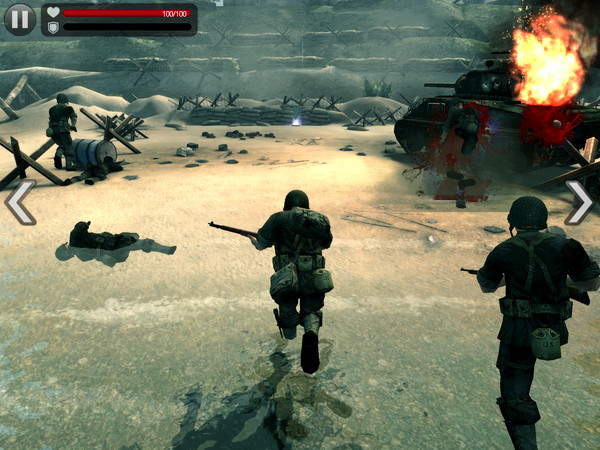Tap the left arrow to move left
This screenshot has height=450, width=600.
click(20, 202)
